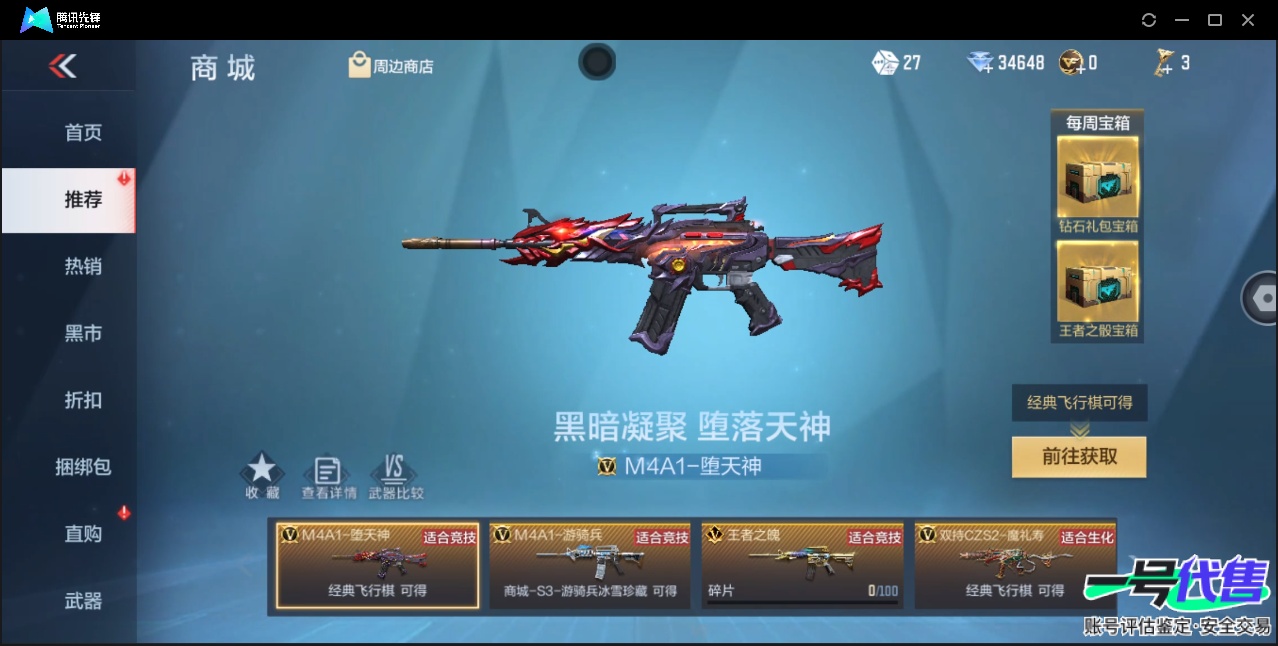Select the M4A1-游骑兵 weapon card
Screen dimensions: 1278x646
point(590,565)
